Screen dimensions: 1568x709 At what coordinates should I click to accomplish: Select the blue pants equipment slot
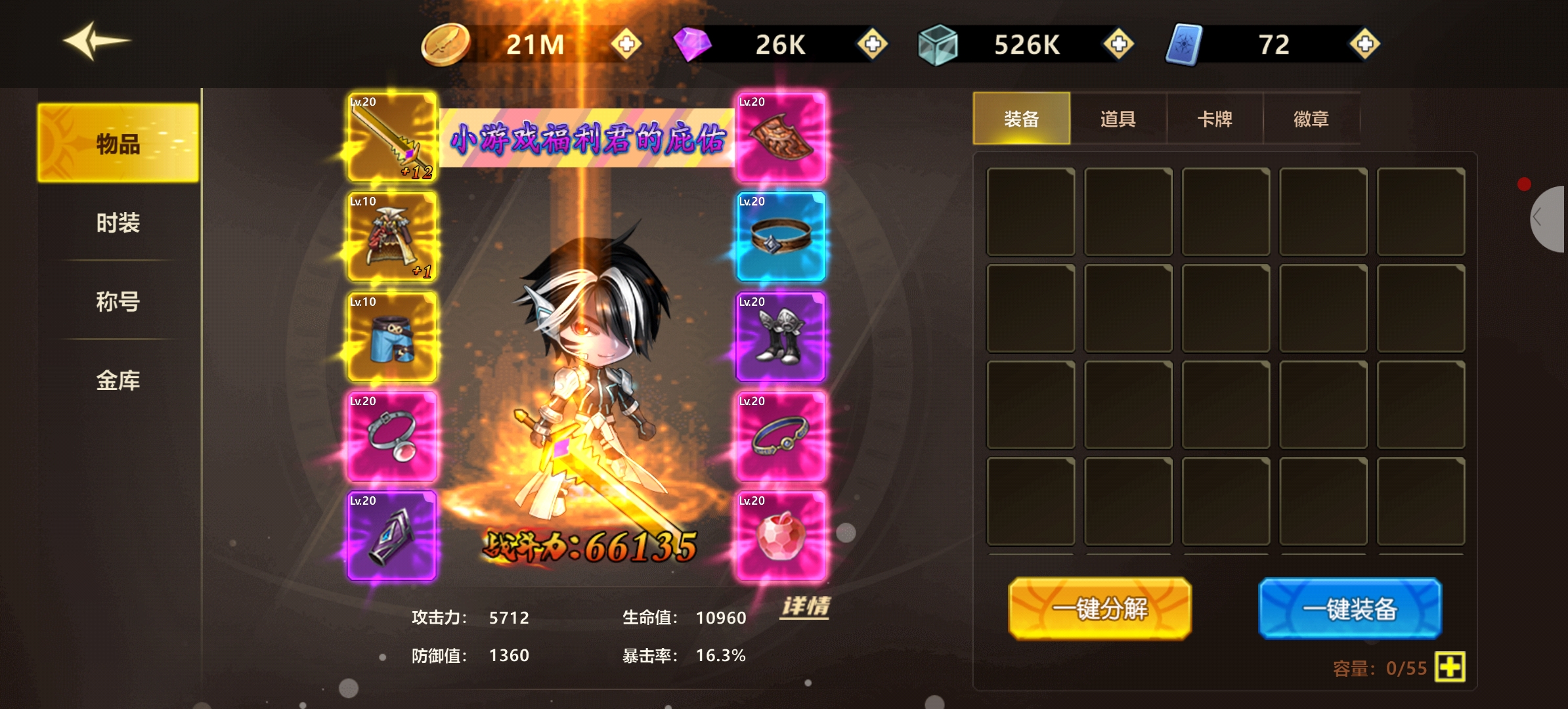coord(392,337)
